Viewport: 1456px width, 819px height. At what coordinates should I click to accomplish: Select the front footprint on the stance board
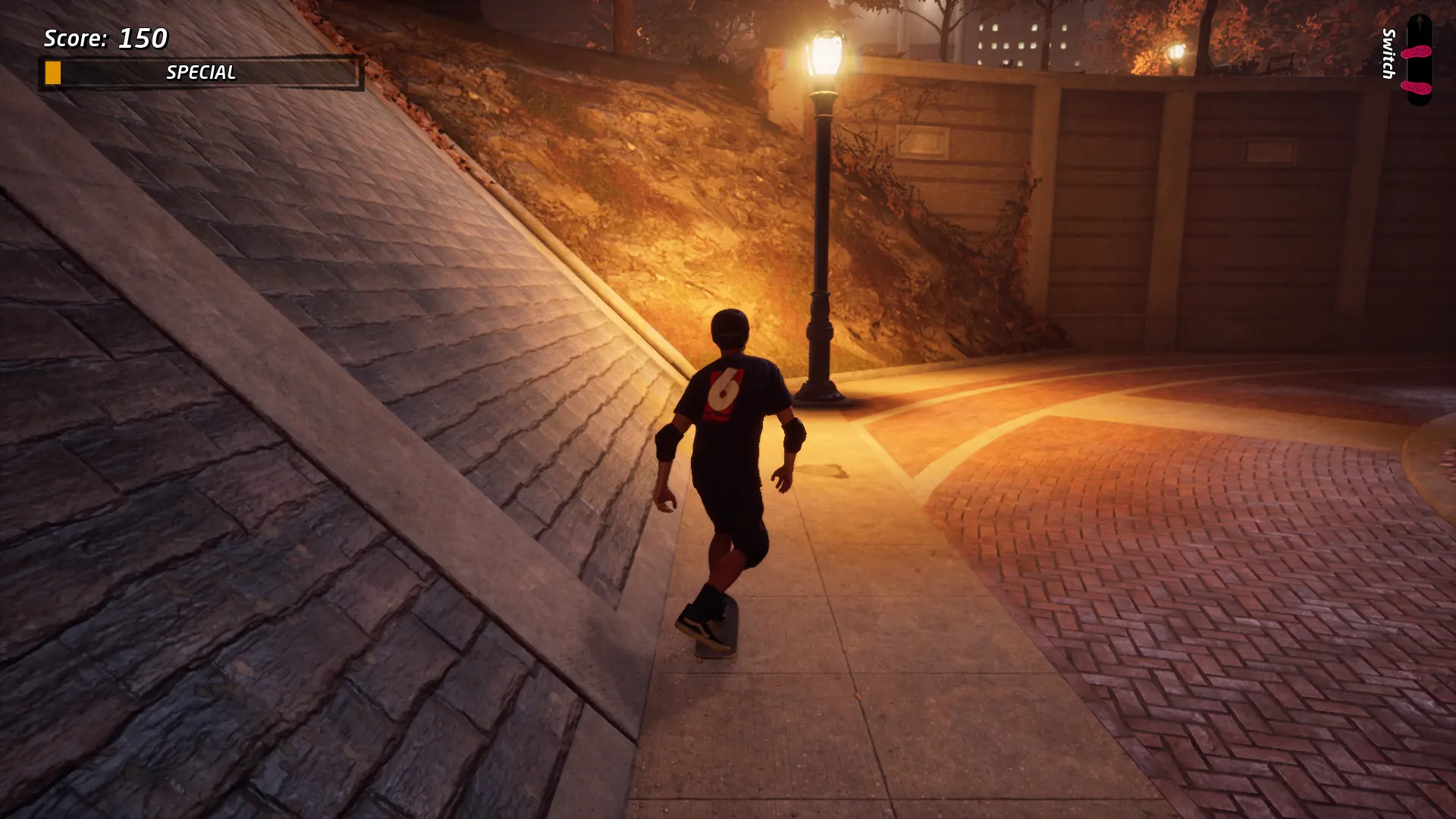pos(1417,51)
